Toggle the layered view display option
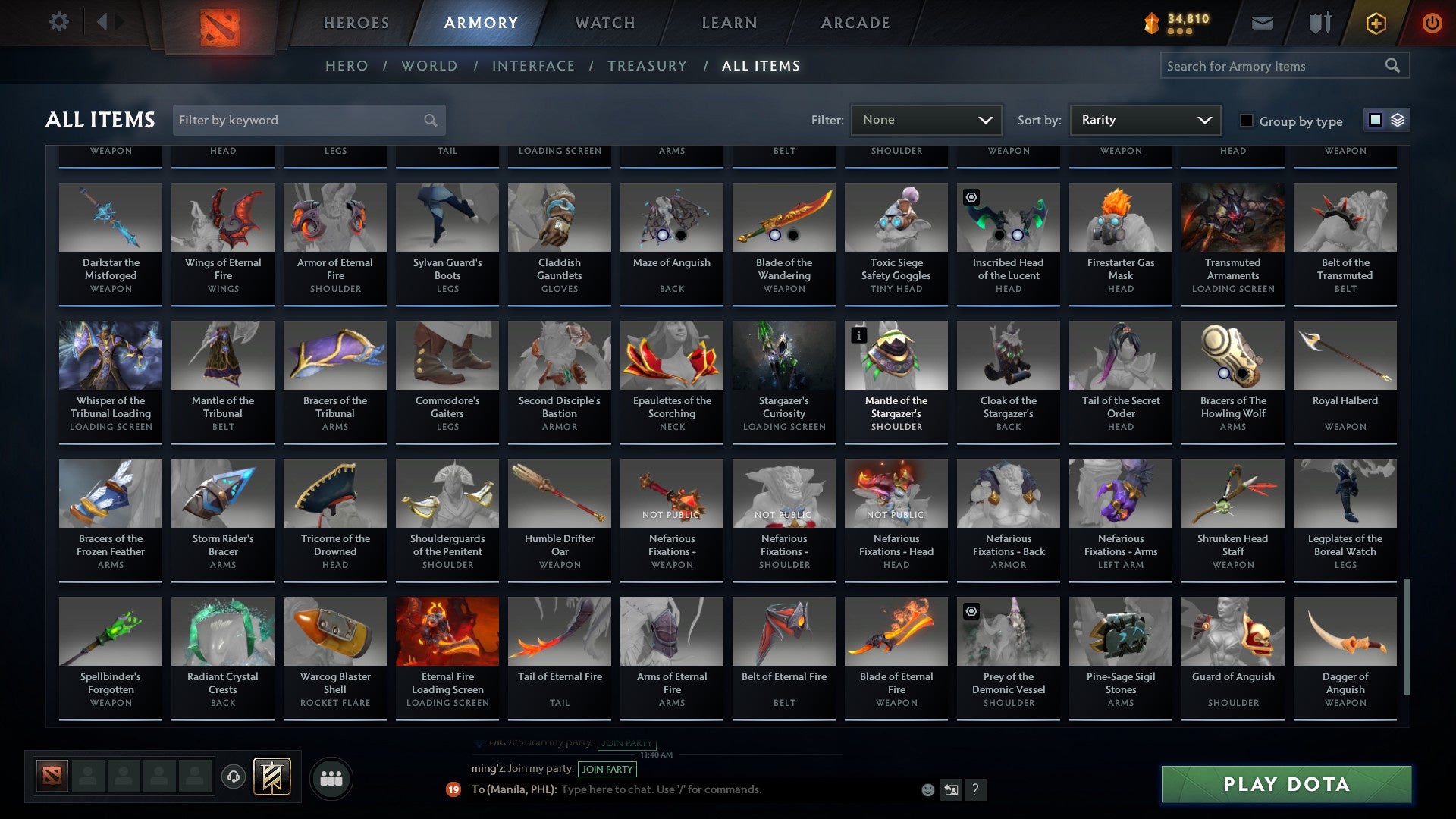Image resolution: width=1456 pixels, height=819 pixels. pyautogui.click(x=1398, y=120)
